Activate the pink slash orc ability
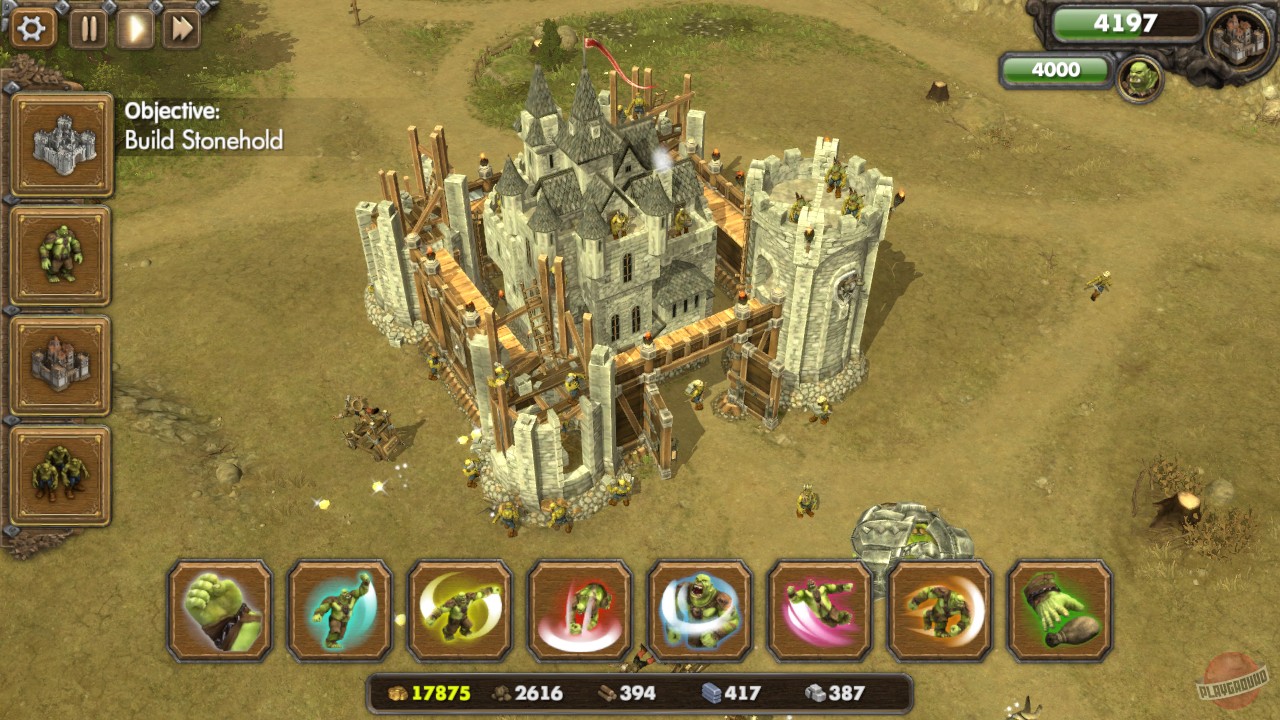 pyautogui.click(x=820, y=613)
